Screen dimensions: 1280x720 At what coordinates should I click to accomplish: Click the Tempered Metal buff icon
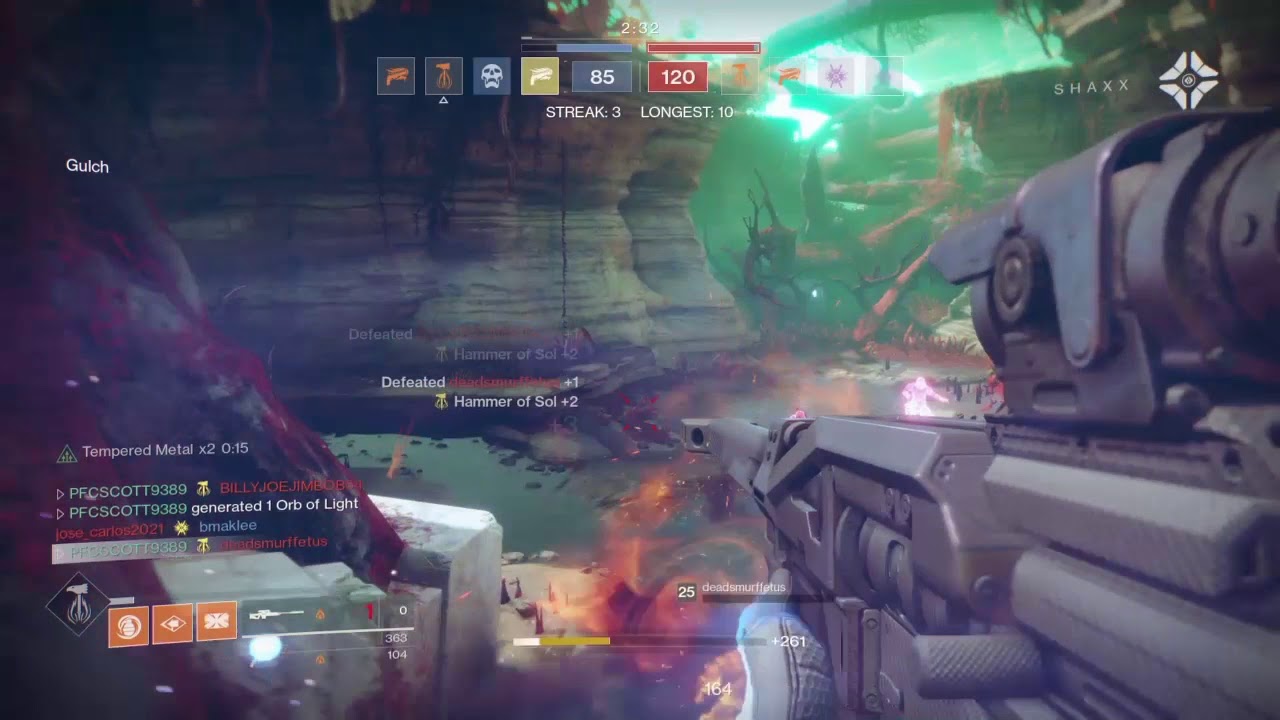[x=66, y=452]
